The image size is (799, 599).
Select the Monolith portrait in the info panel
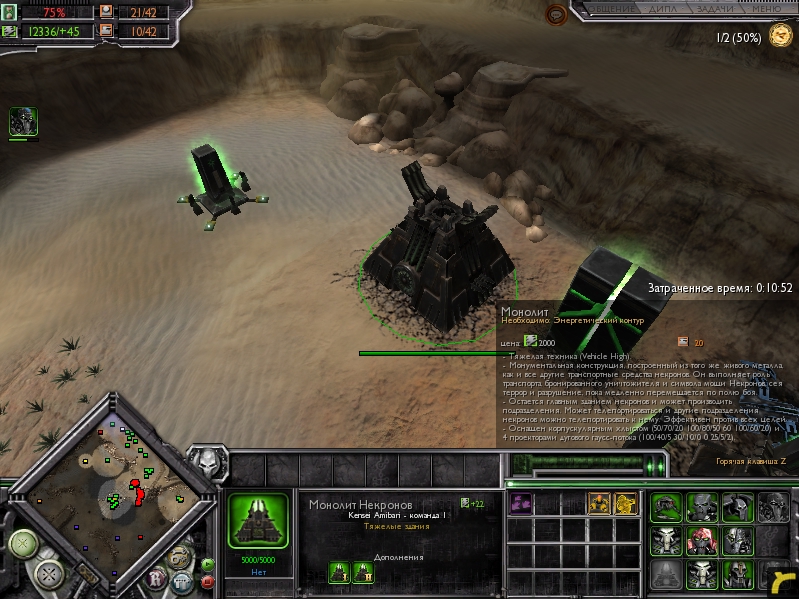click(x=258, y=520)
